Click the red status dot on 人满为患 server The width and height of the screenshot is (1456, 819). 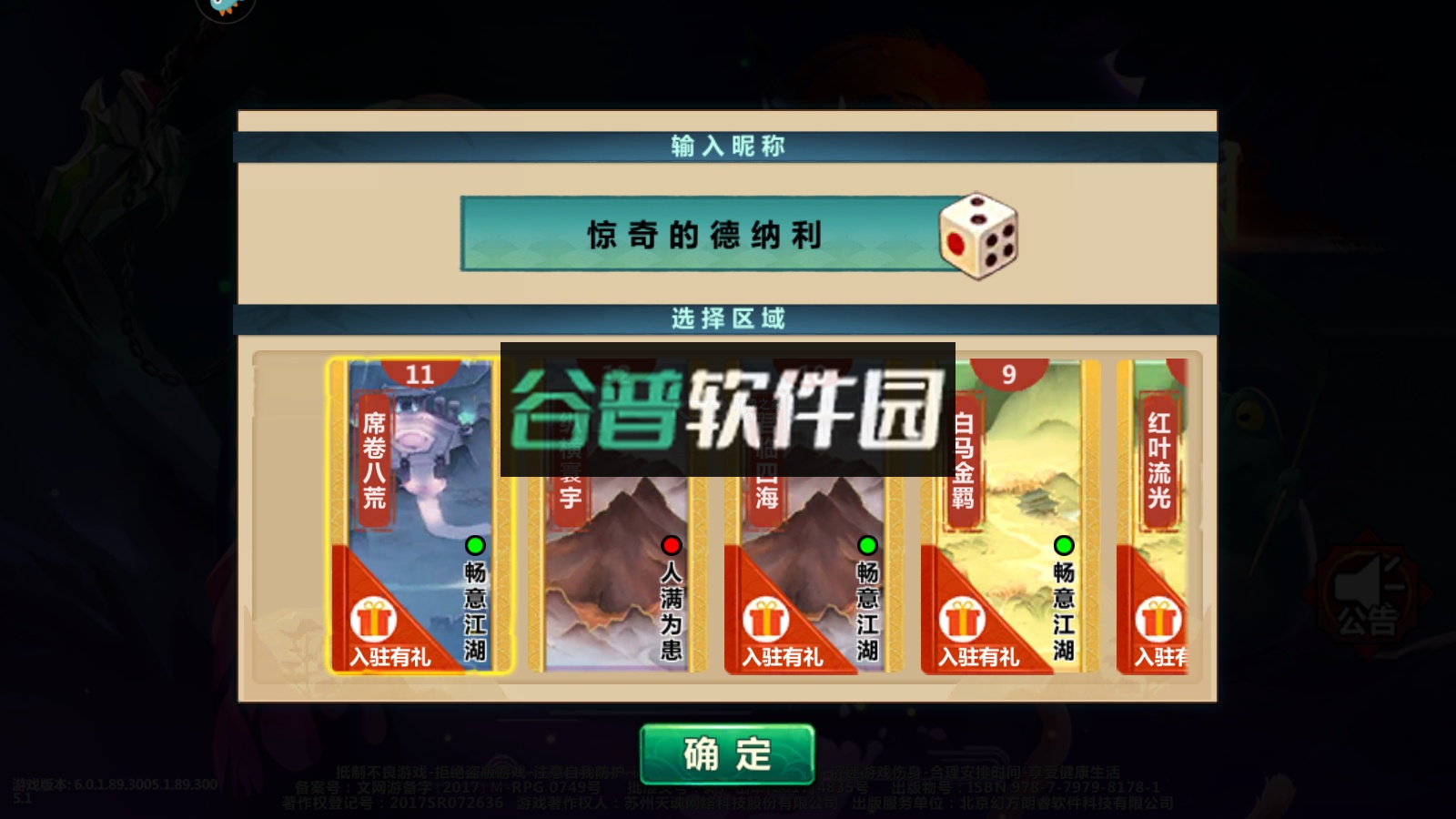(x=671, y=546)
